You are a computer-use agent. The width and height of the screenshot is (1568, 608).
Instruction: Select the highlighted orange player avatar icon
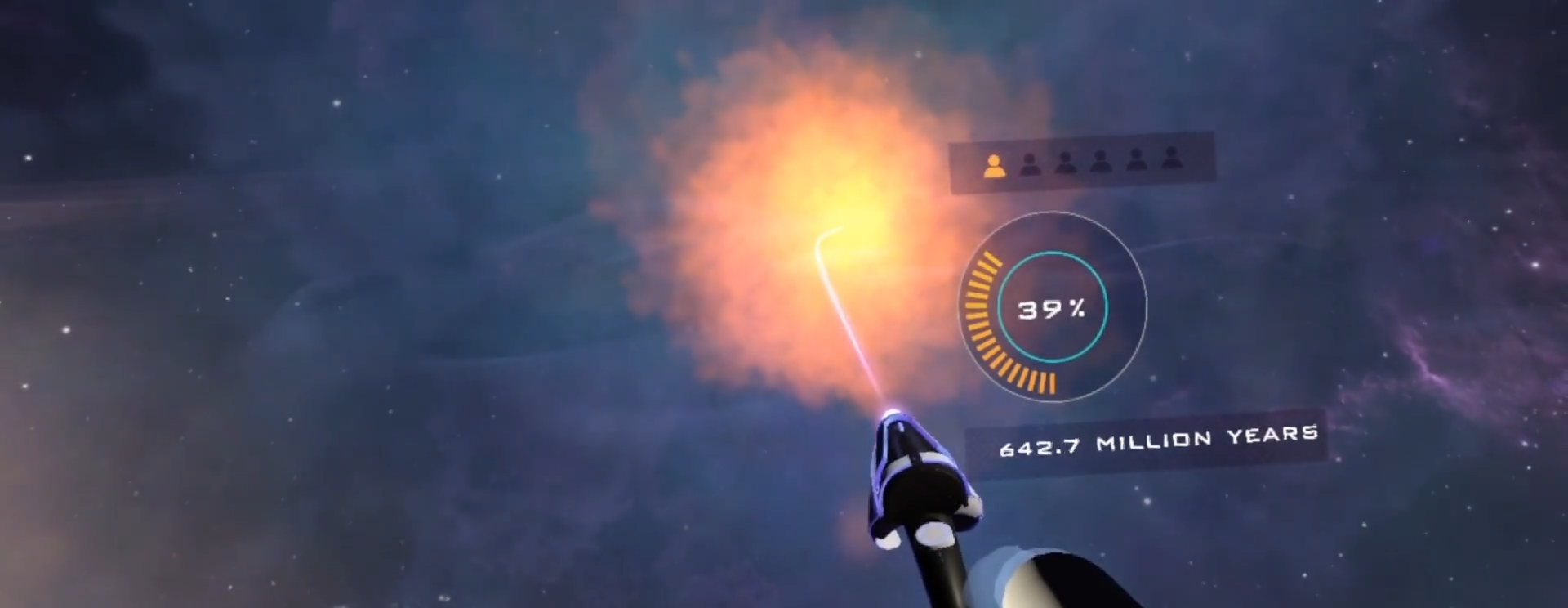pyautogui.click(x=994, y=165)
